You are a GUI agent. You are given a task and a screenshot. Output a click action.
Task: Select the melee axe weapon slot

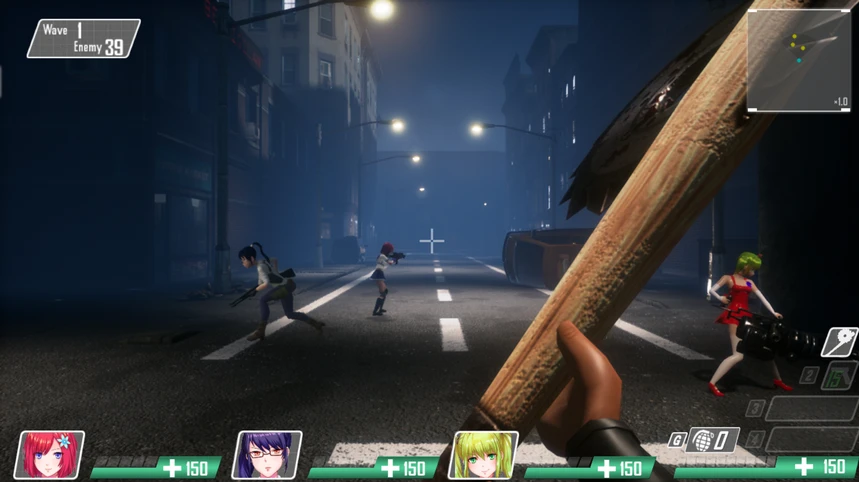pos(839,342)
